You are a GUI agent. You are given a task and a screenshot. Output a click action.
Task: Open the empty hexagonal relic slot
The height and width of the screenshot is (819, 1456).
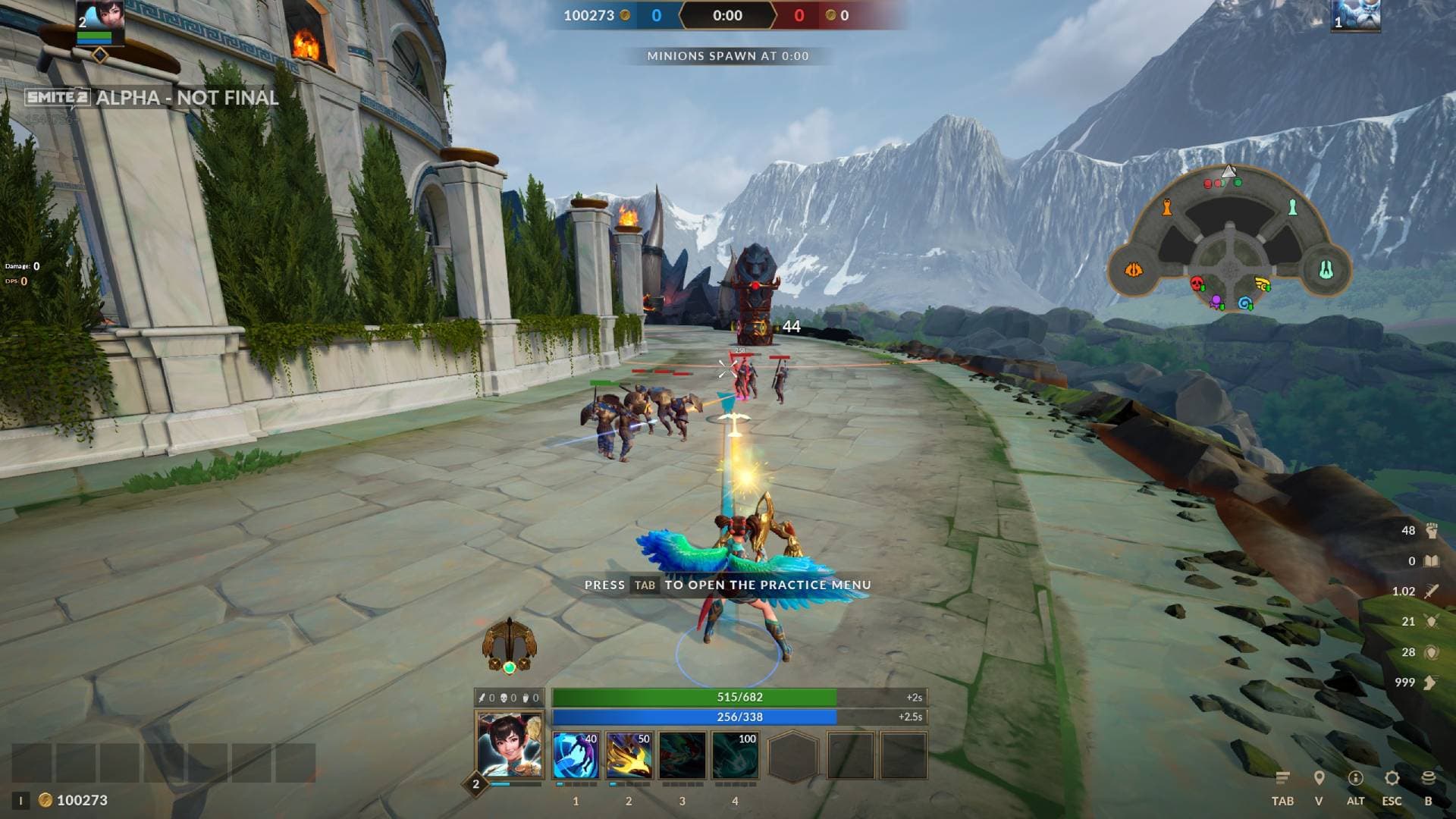click(x=793, y=755)
